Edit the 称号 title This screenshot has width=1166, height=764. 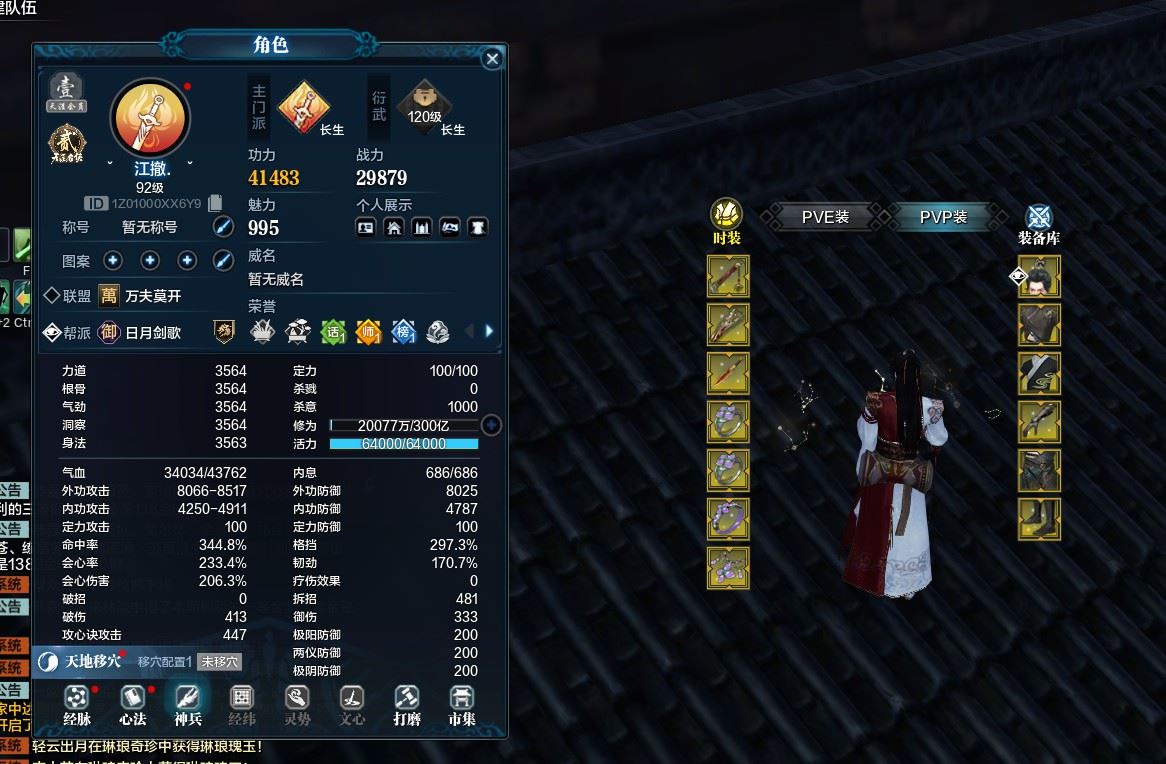pyautogui.click(x=223, y=227)
